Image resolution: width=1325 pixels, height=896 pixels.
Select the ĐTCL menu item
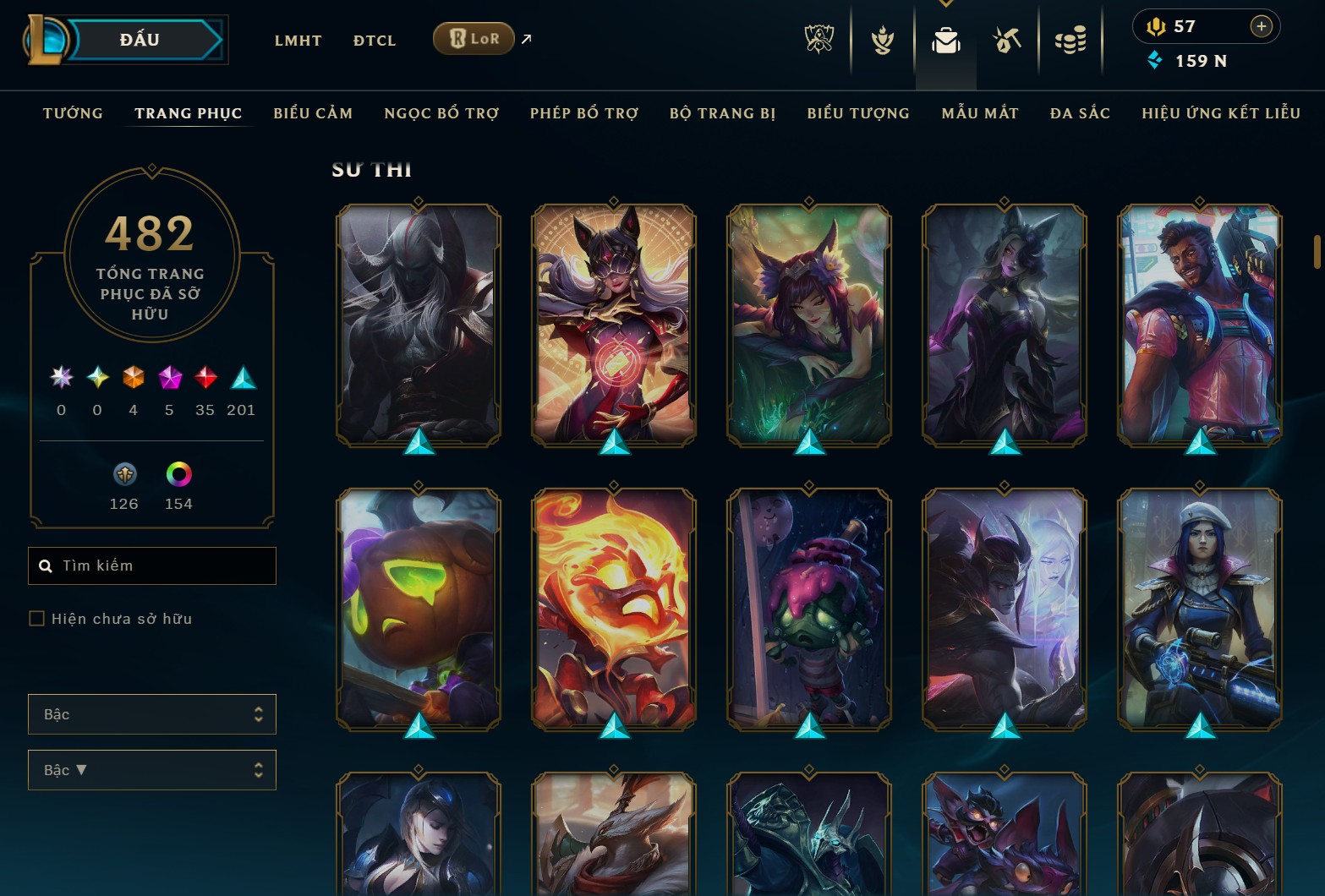(374, 40)
